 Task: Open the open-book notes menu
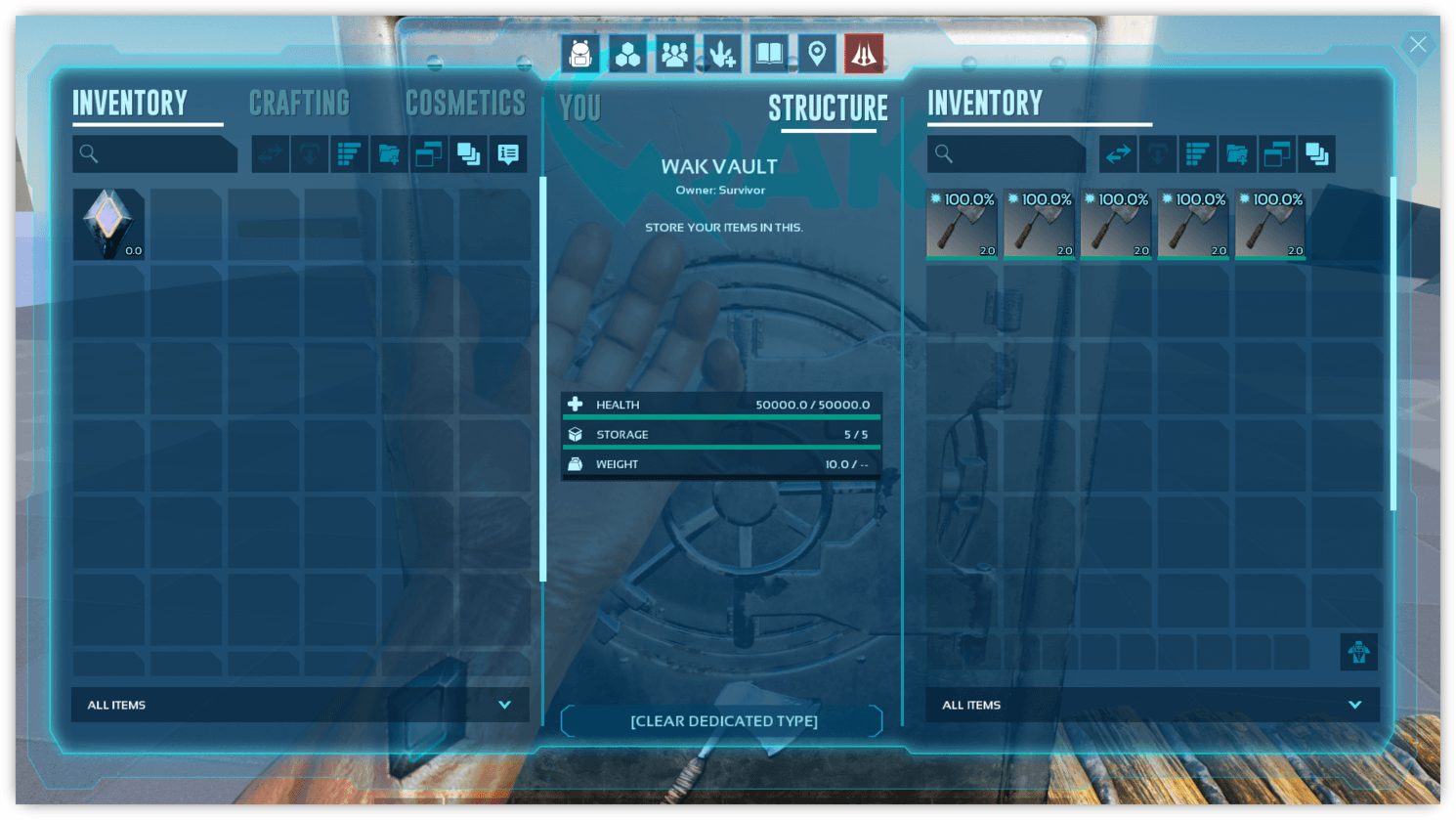pos(769,54)
